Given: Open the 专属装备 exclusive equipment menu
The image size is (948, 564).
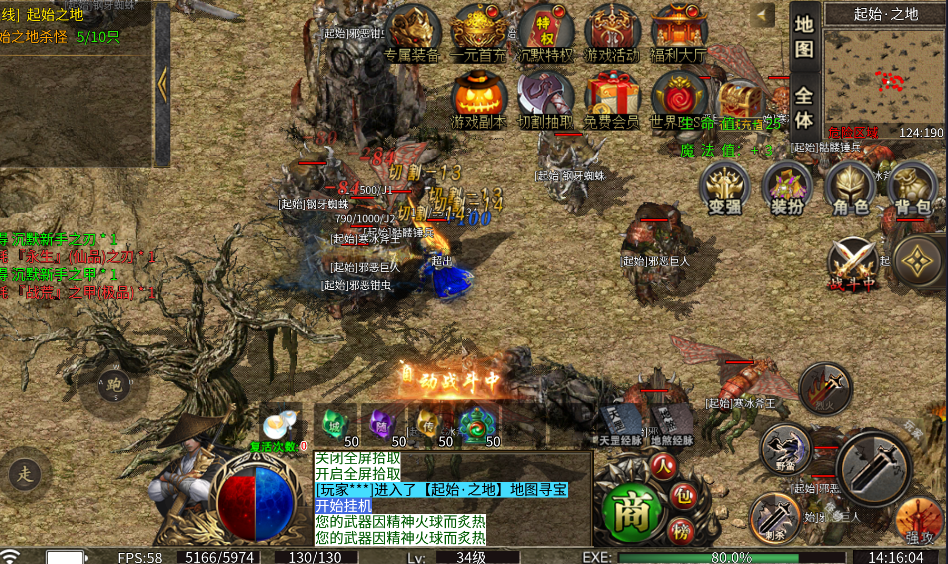Looking at the screenshot, I should click(412, 32).
